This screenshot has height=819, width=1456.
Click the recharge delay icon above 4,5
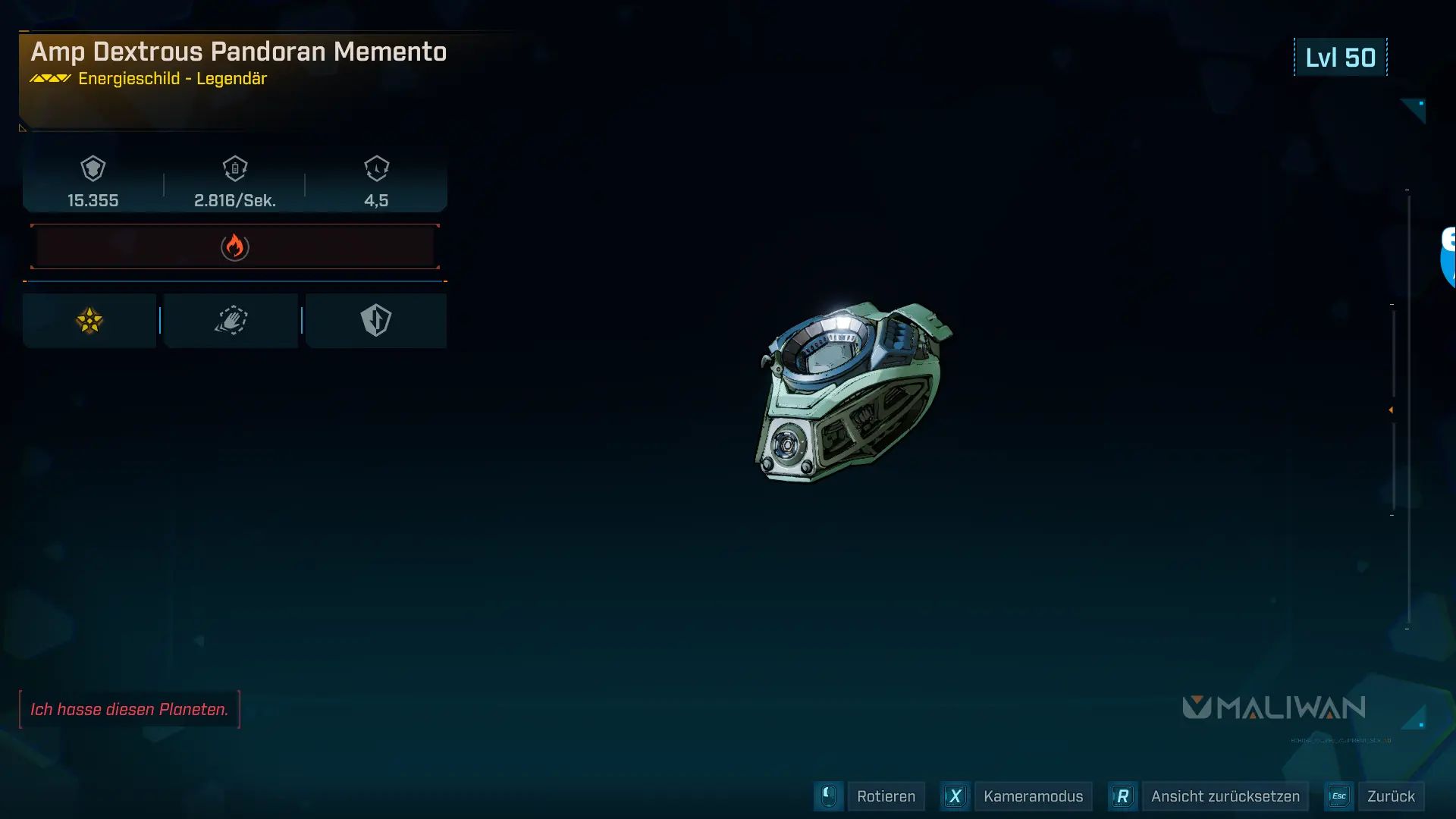(377, 168)
